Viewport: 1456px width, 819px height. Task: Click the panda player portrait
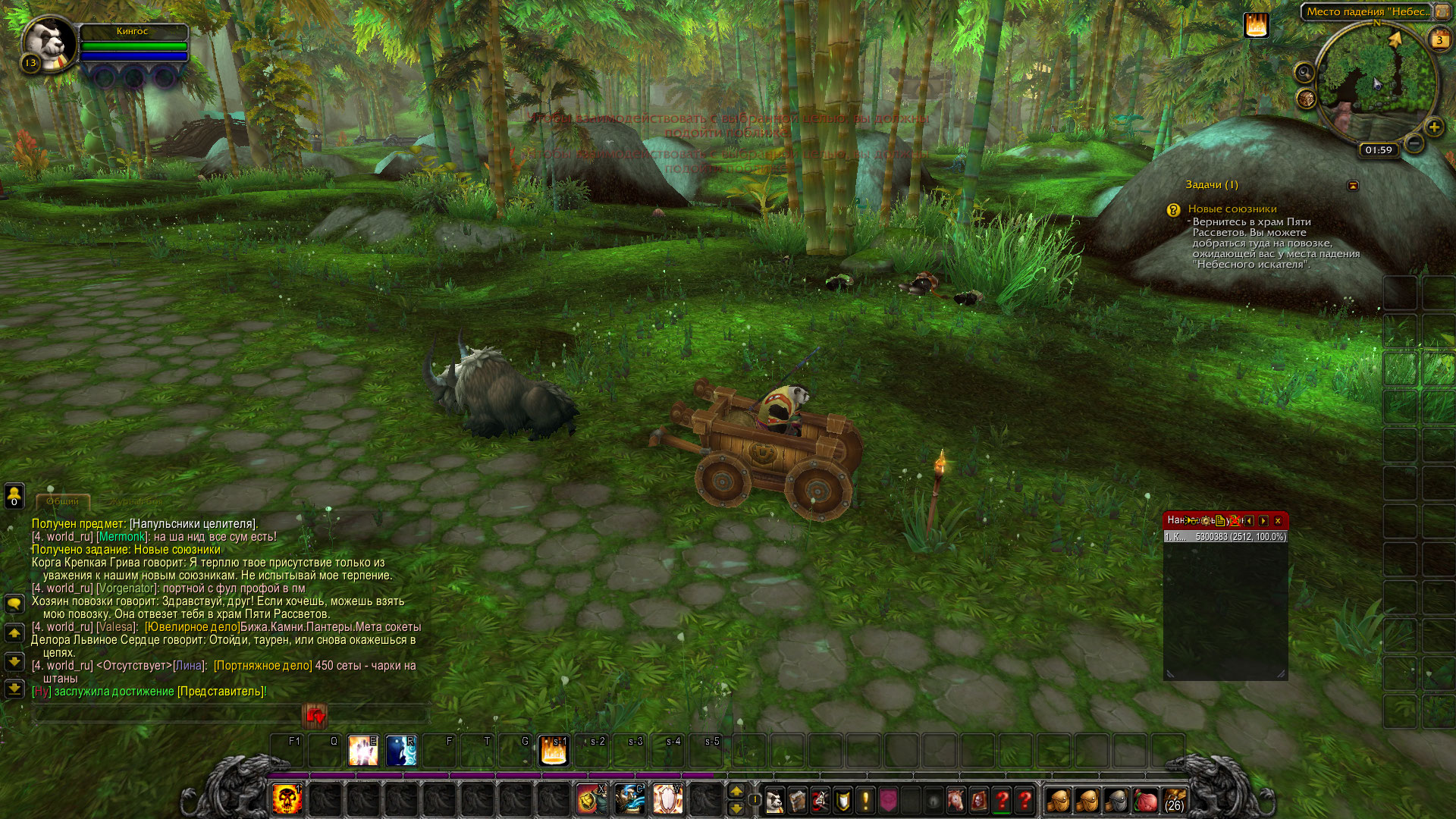[49, 43]
